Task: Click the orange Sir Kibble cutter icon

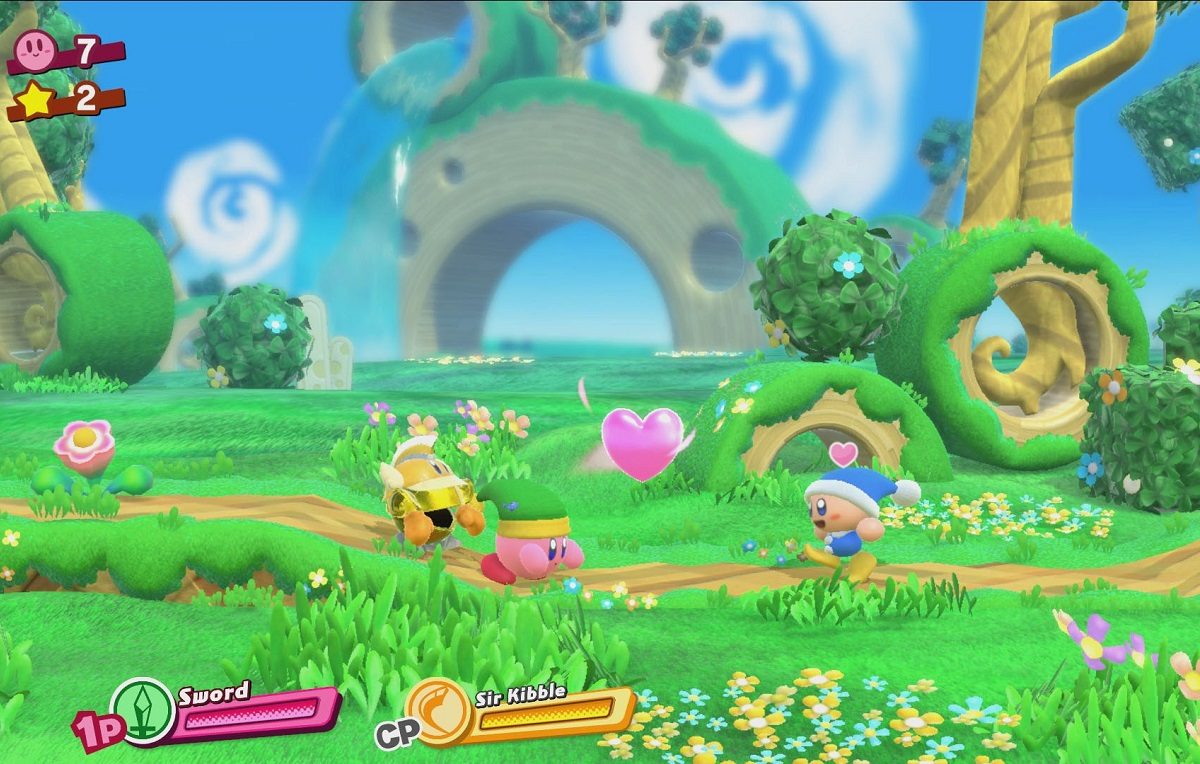Action: tap(439, 711)
